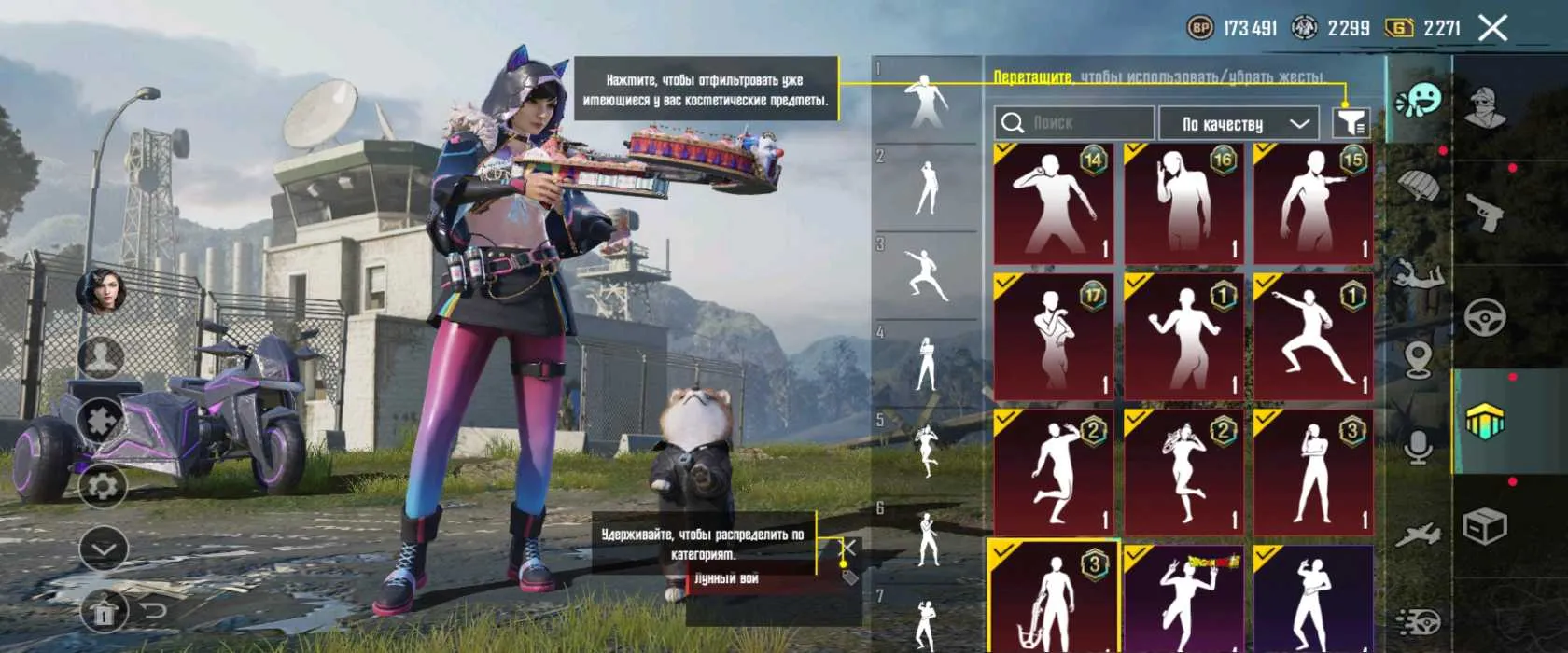1568x653 pixels.
Task: Select the emote tile with level 14 badge
Action: (1054, 203)
